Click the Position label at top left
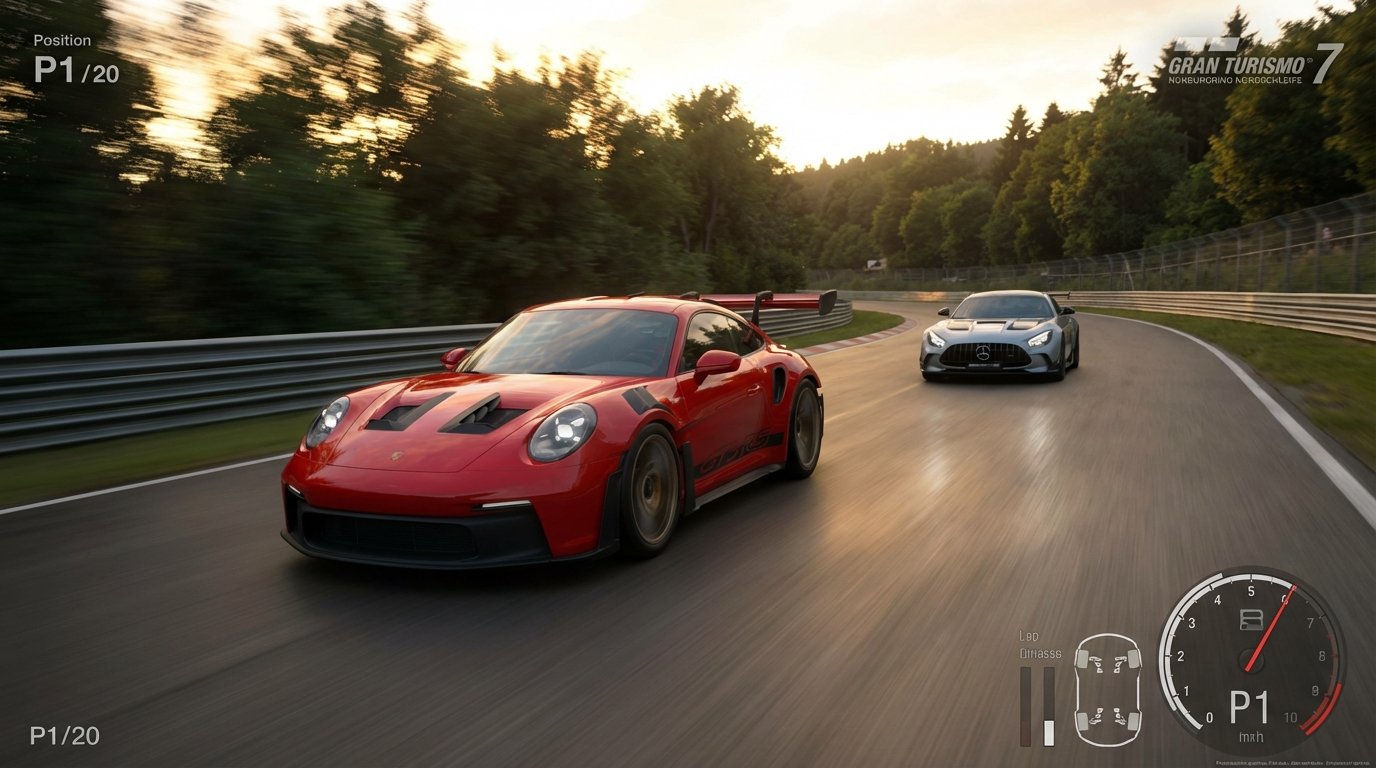The image size is (1376, 768). [x=62, y=40]
